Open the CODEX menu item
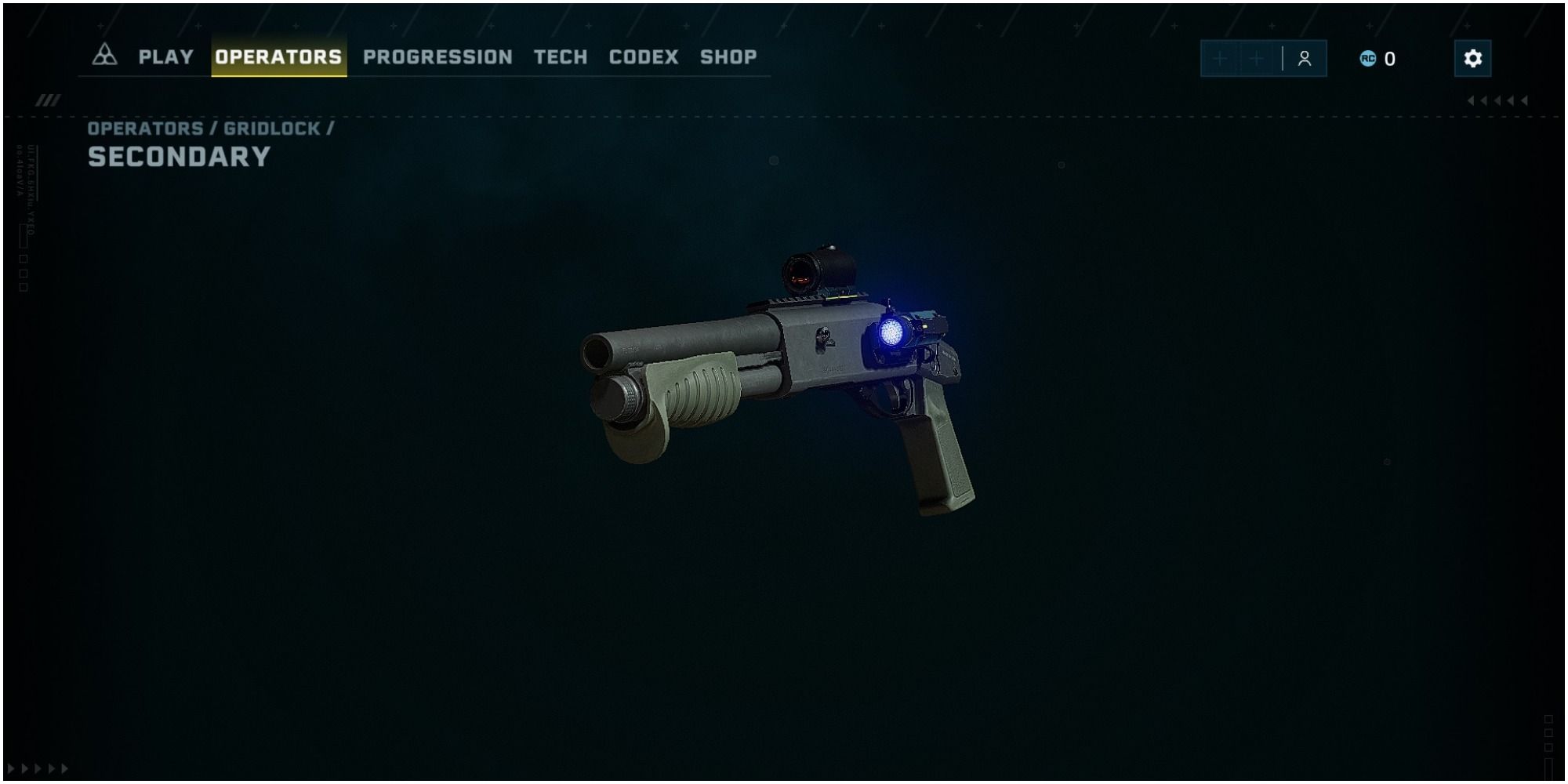 point(643,56)
